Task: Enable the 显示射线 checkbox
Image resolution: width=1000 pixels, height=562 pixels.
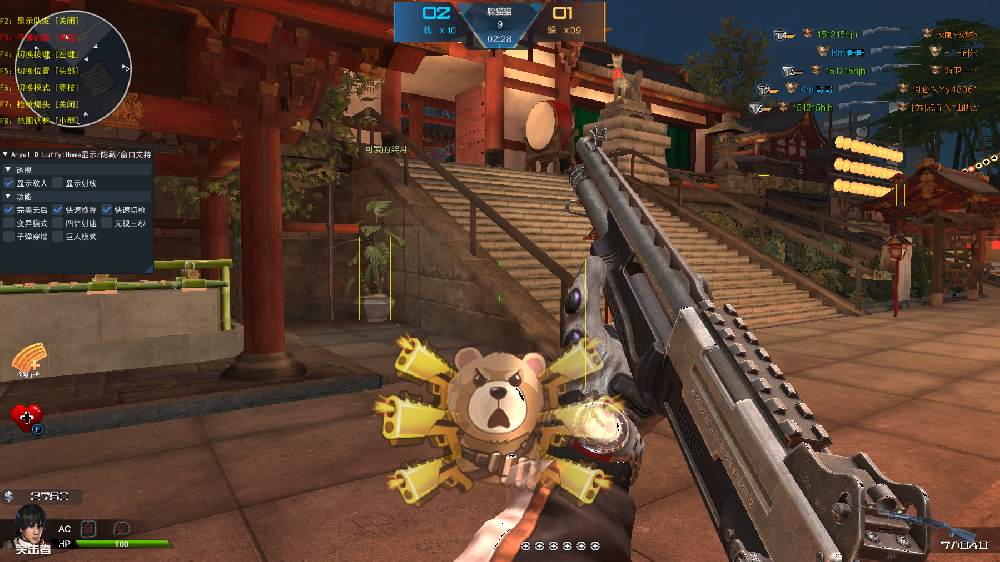Action: tap(58, 183)
